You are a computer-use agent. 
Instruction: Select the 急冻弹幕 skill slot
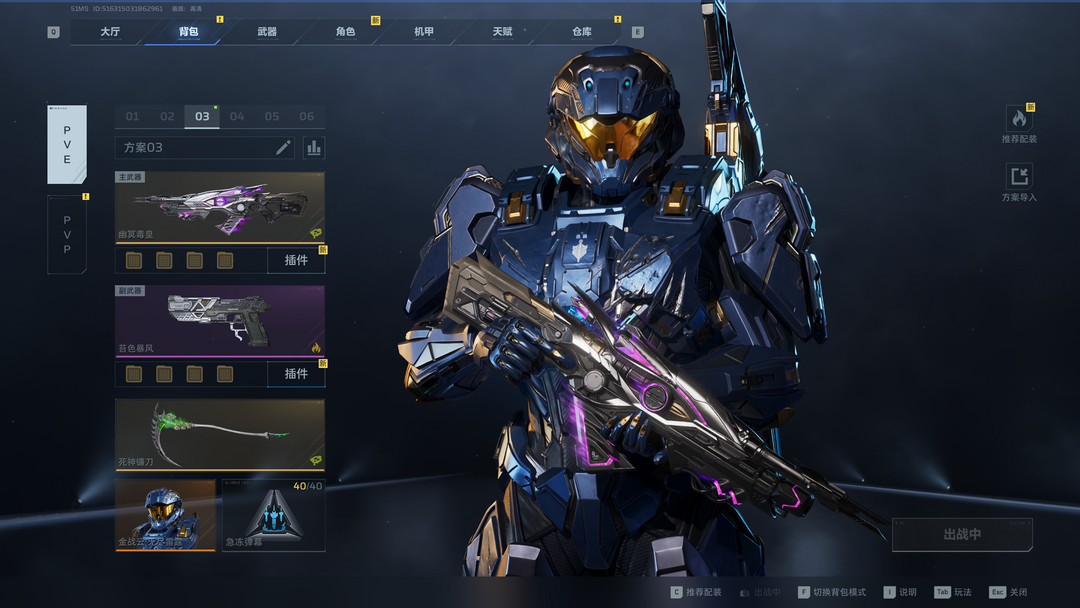tap(273, 514)
